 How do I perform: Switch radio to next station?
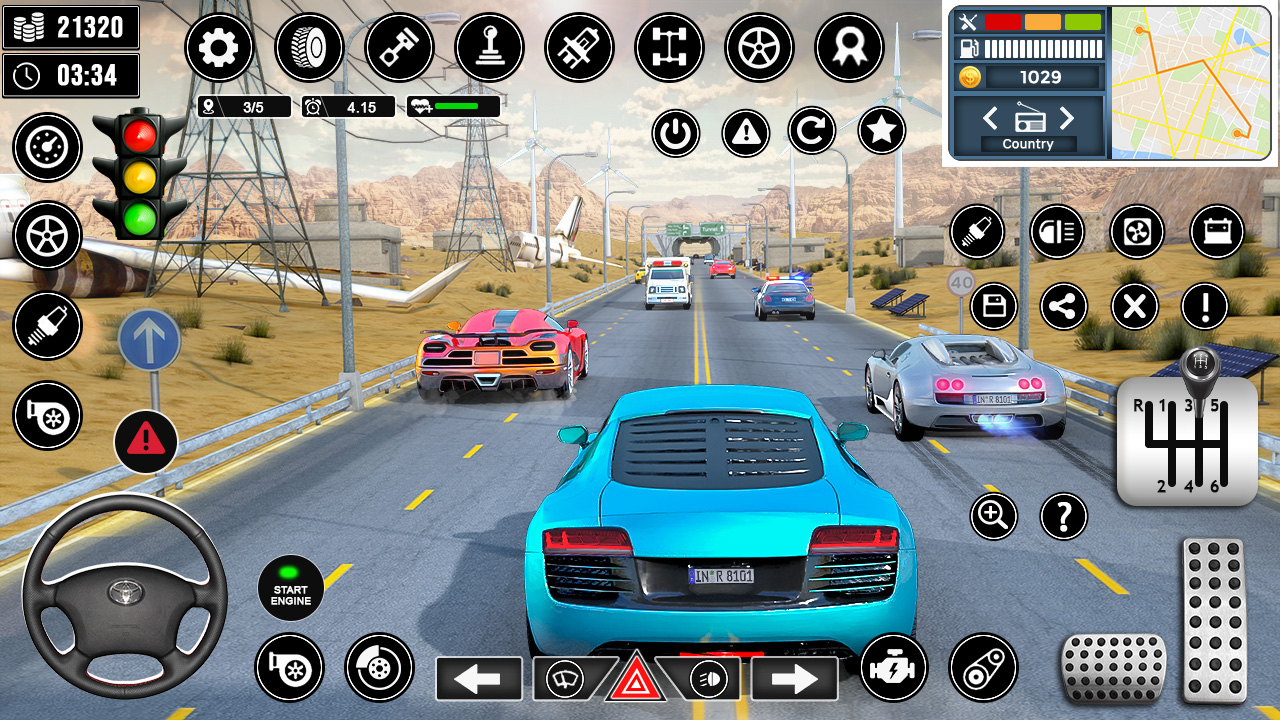click(x=1067, y=119)
